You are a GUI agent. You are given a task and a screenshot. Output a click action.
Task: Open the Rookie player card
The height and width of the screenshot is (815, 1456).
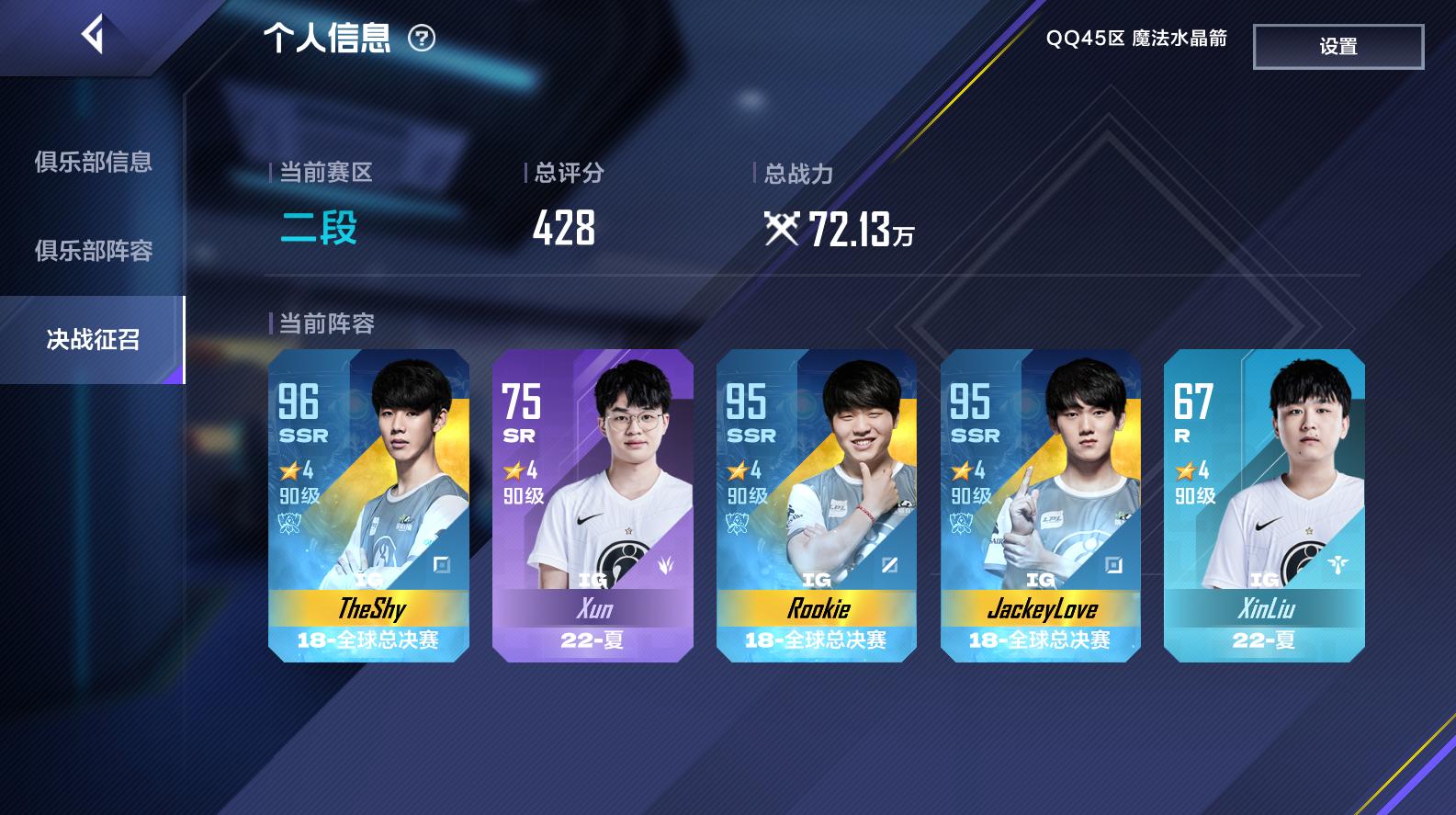point(816,505)
